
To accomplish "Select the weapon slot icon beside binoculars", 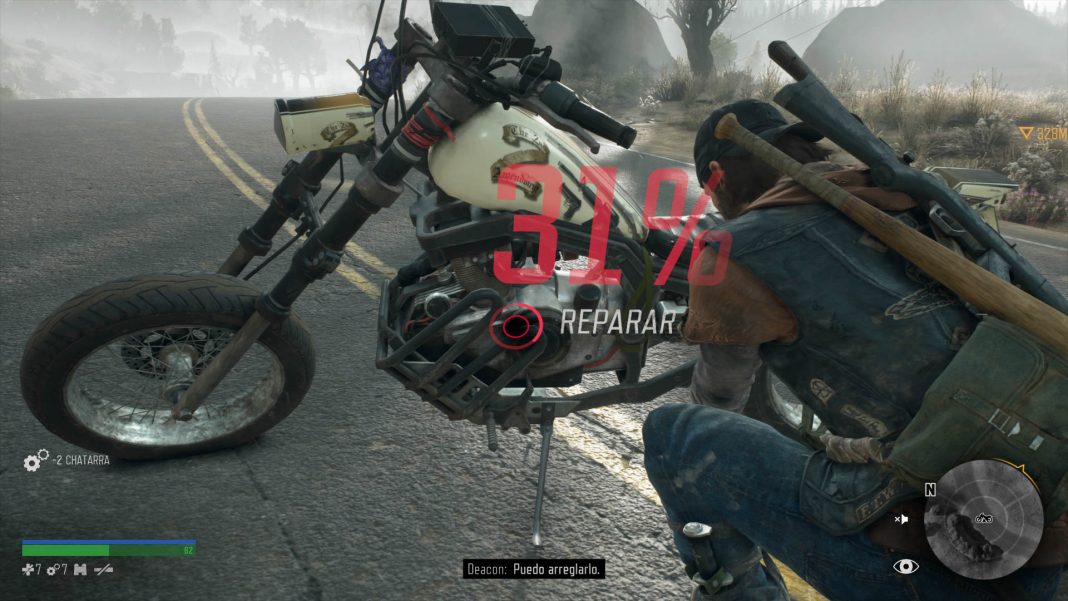I will coord(103,569).
